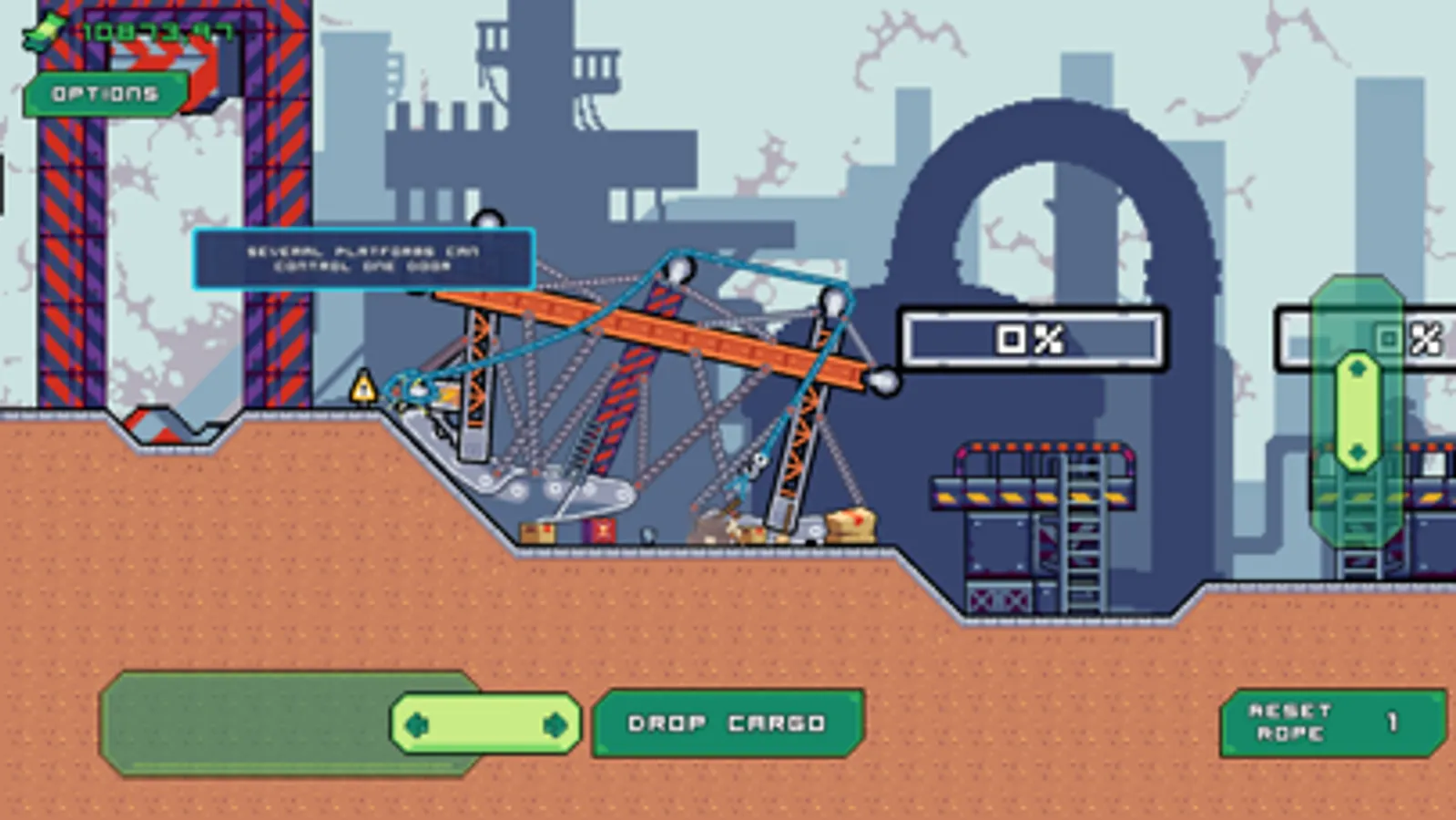Dismiss the platforms control tooltip
This screenshot has width=1456, height=820.
click(x=362, y=260)
